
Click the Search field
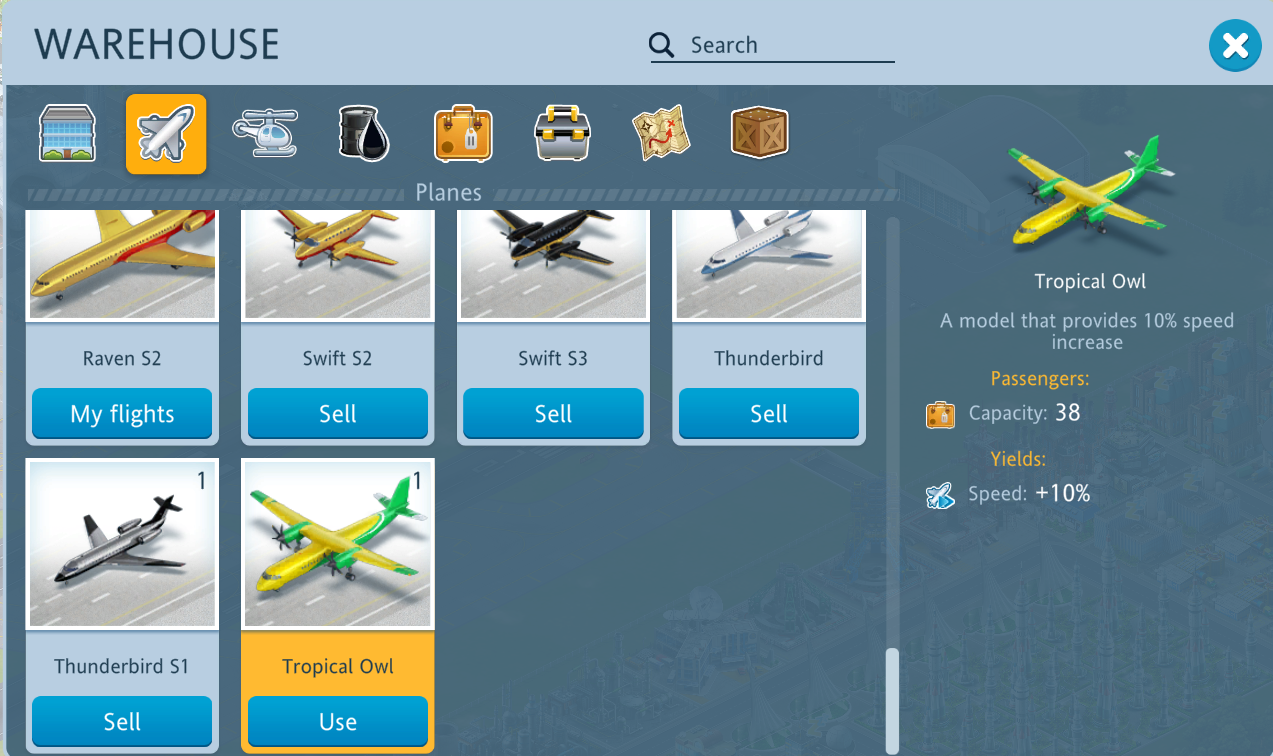point(790,46)
